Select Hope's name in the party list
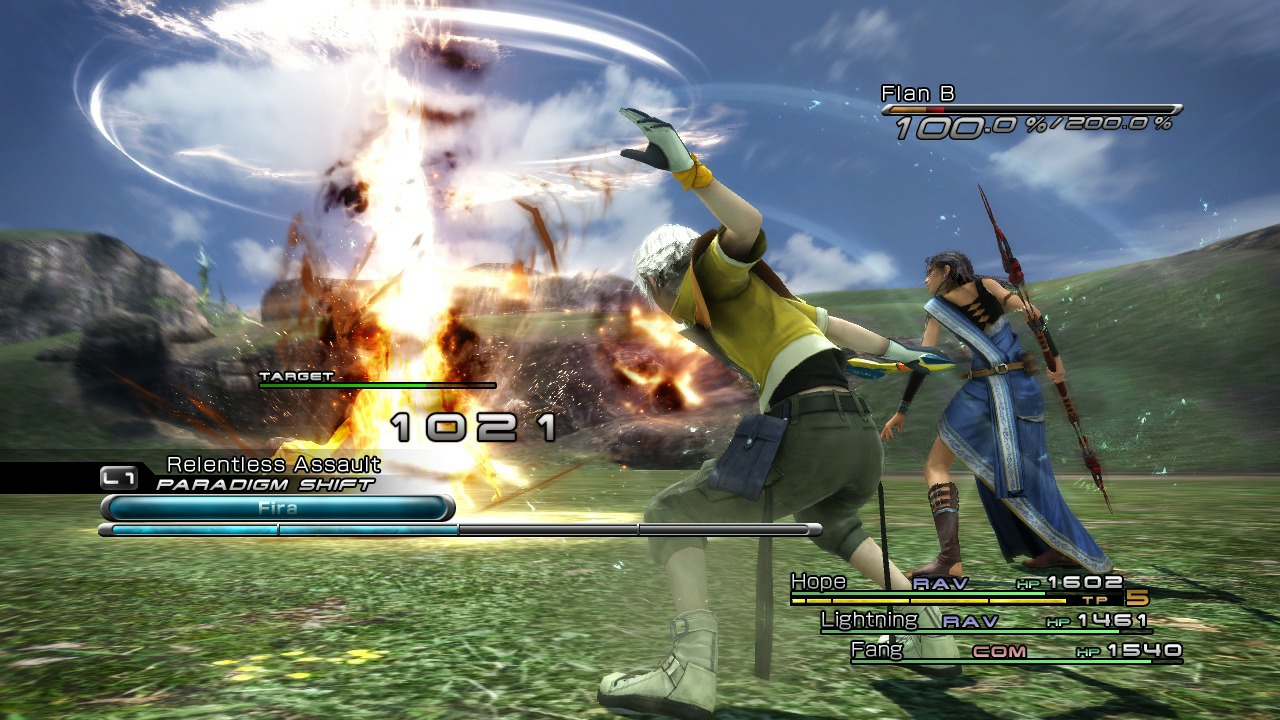 click(817, 581)
